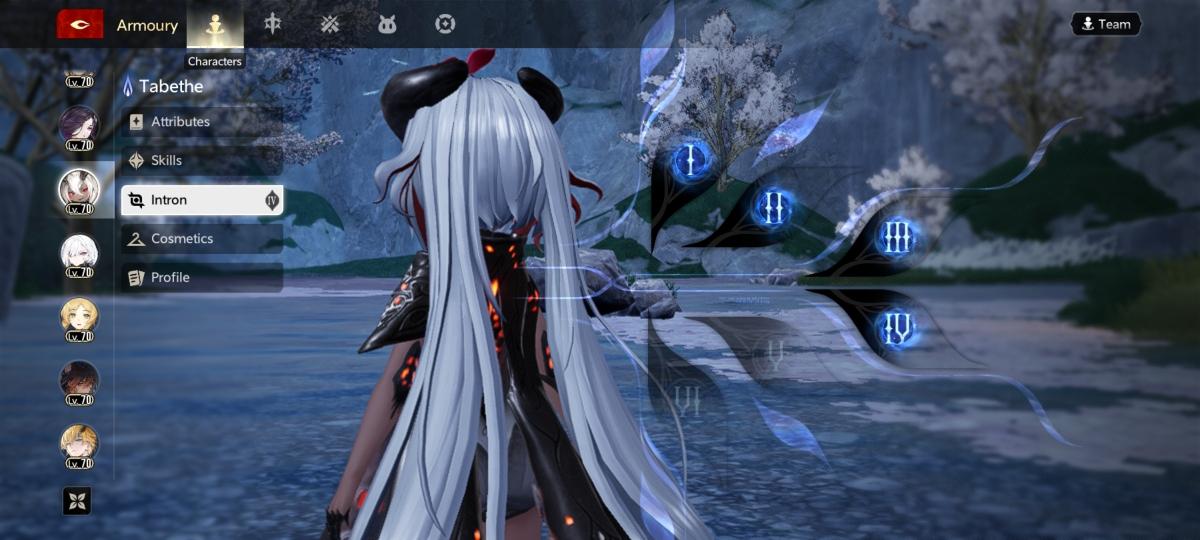
Task: Open the circular target icon tab
Action: [x=445, y=25]
